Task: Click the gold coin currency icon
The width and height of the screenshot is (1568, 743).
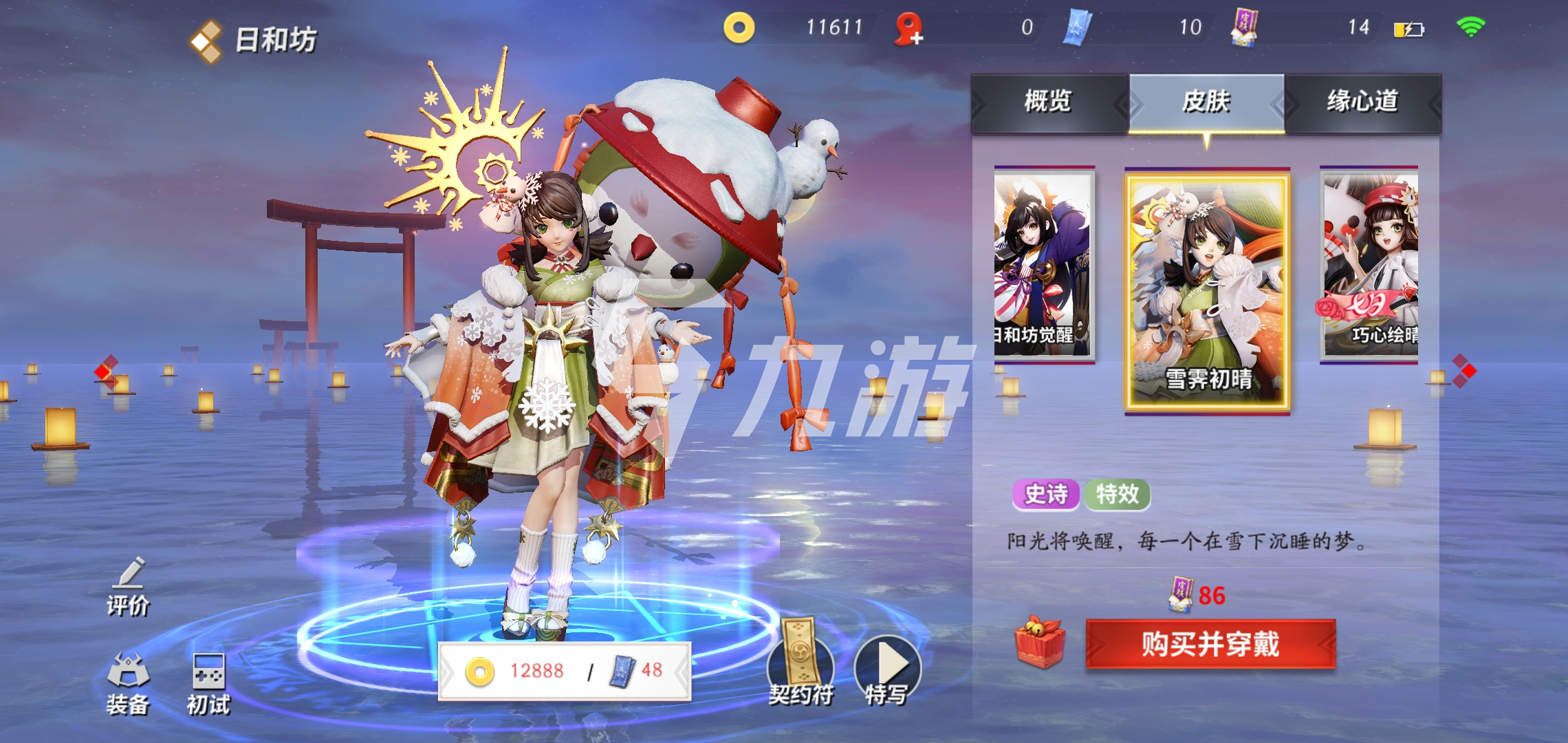Action: 739,28
